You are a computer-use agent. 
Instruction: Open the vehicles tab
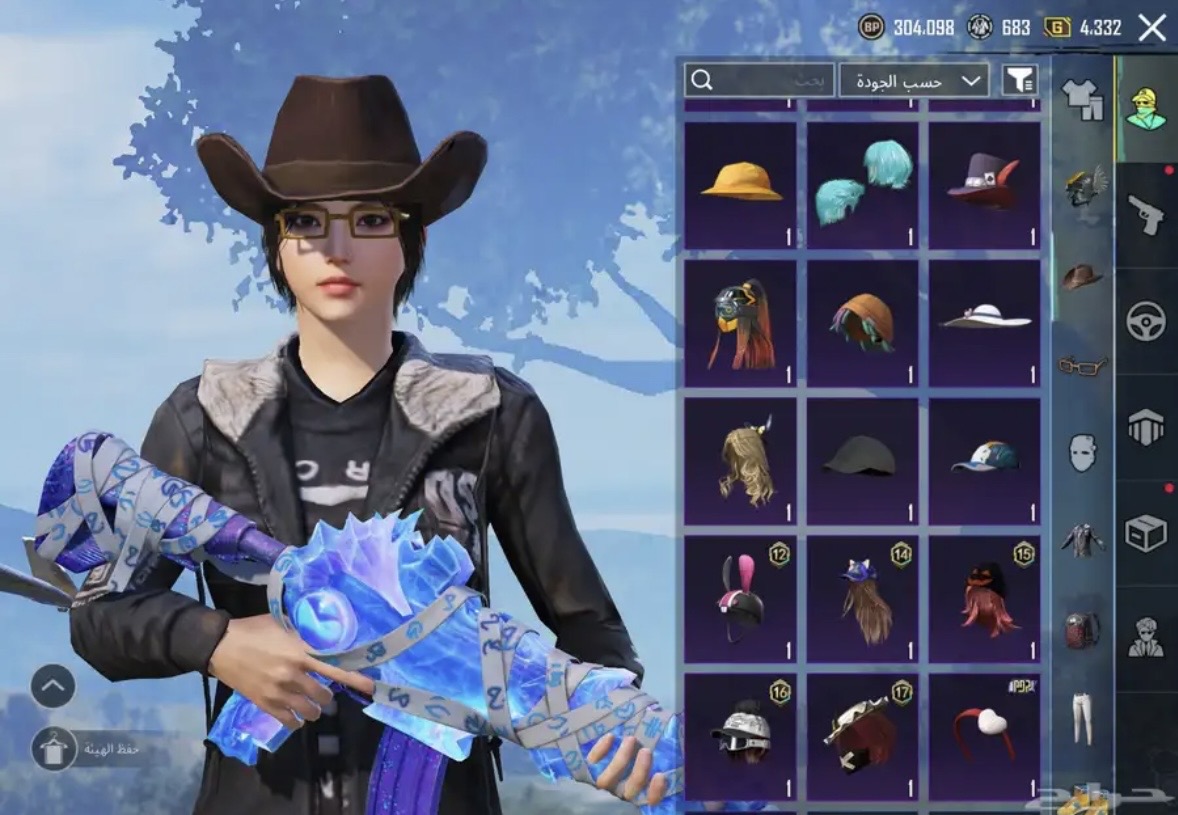pyautogui.click(x=1146, y=321)
